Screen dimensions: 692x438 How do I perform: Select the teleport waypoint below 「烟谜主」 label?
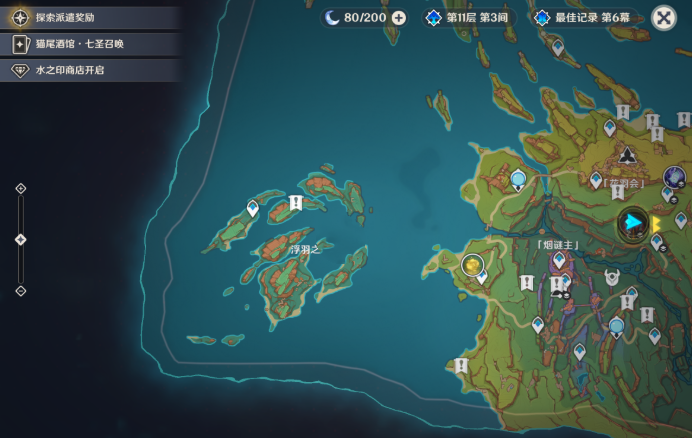coord(559,260)
